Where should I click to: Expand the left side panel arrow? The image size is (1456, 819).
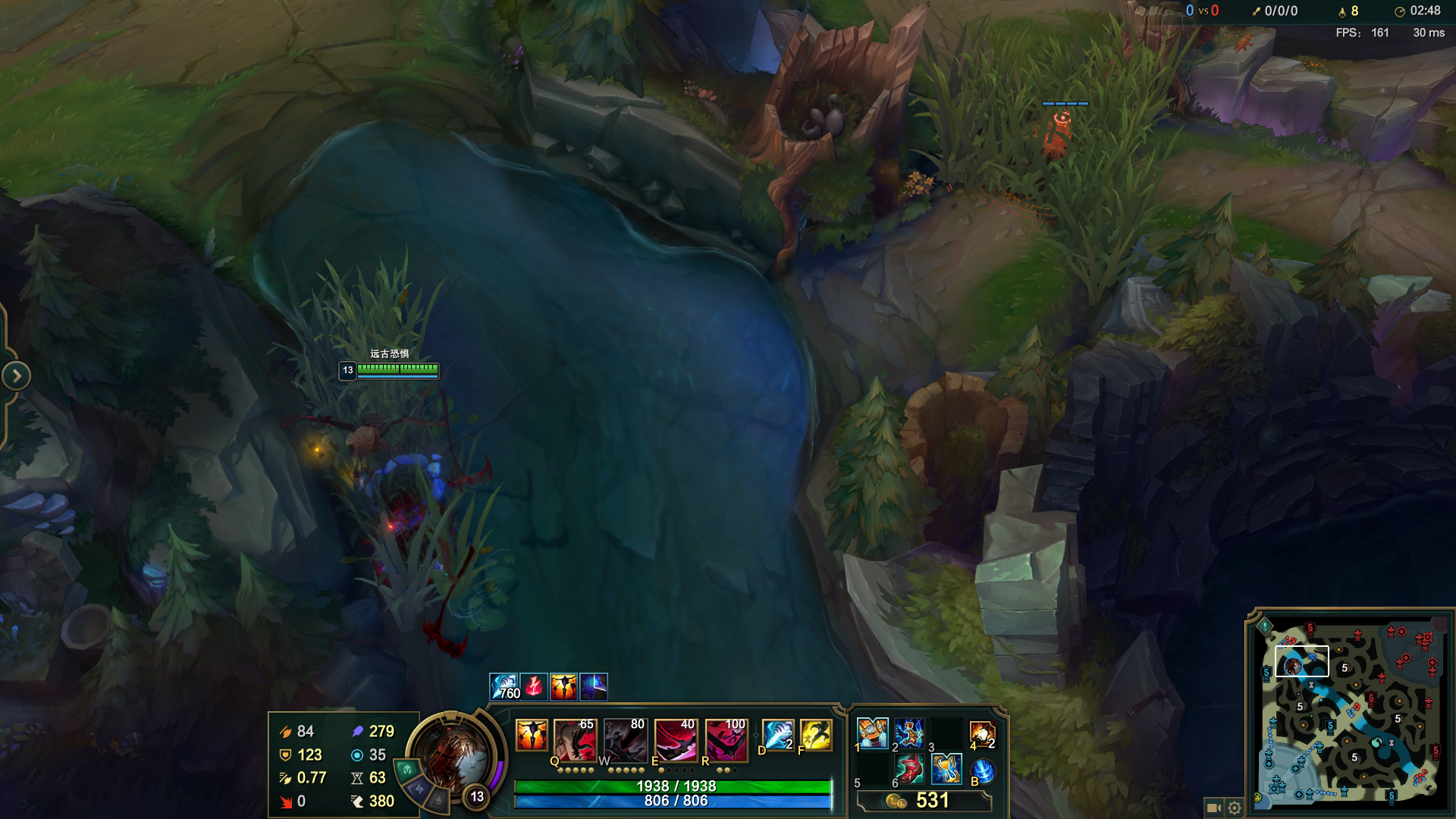point(16,375)
